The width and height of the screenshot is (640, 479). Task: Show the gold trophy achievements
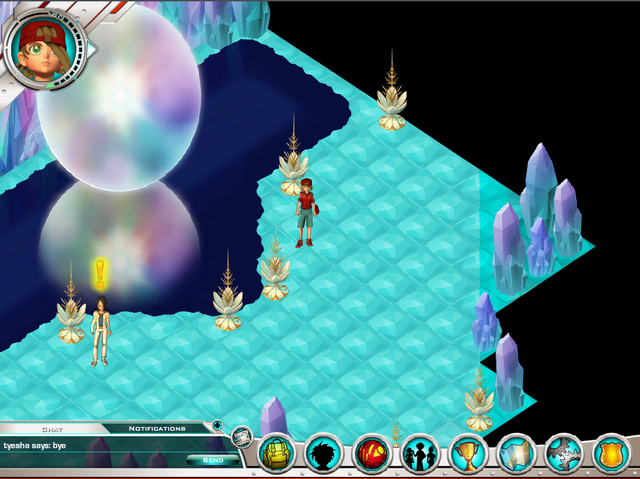(x=468, y=454)
